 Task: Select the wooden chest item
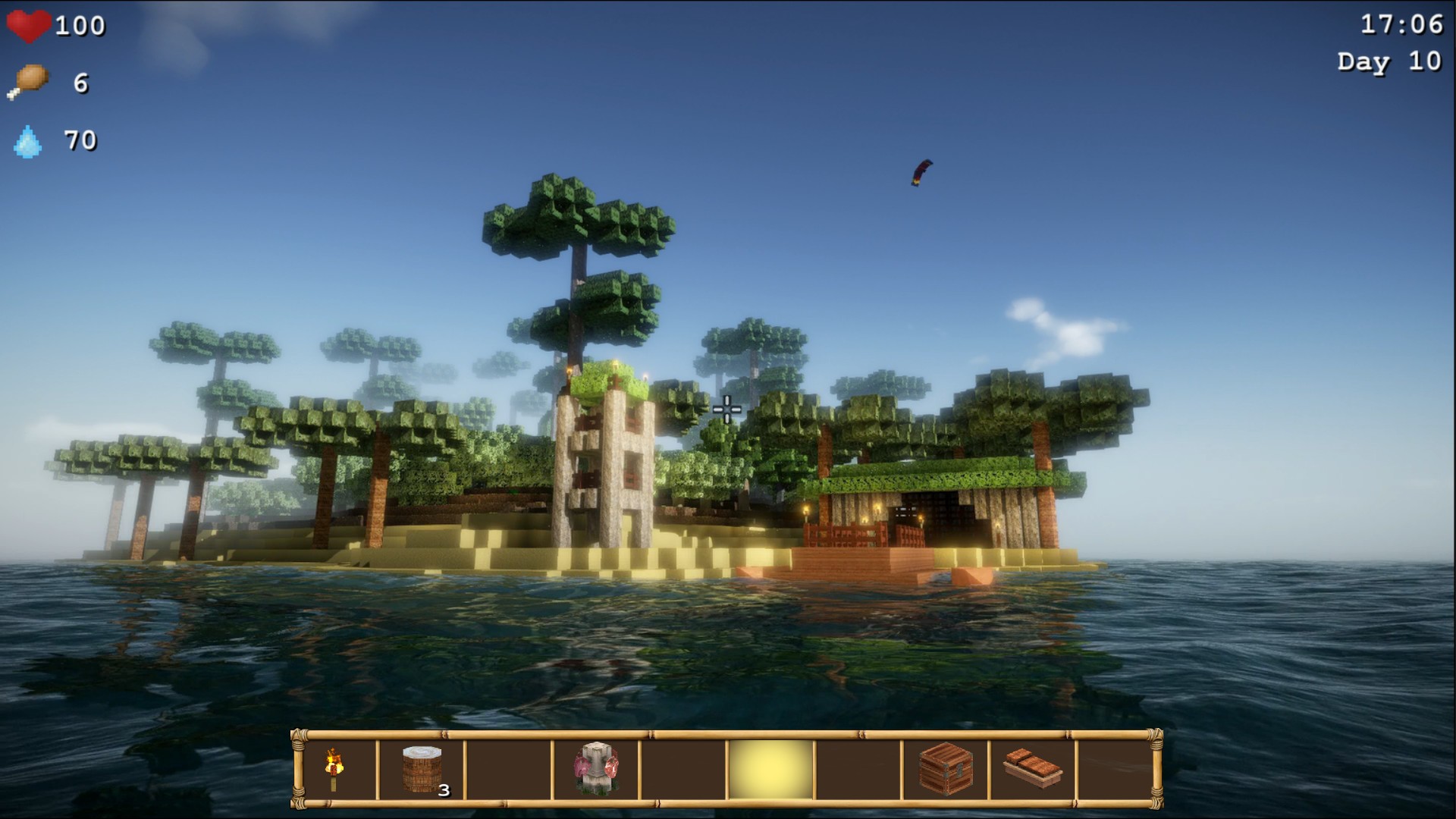943,766
